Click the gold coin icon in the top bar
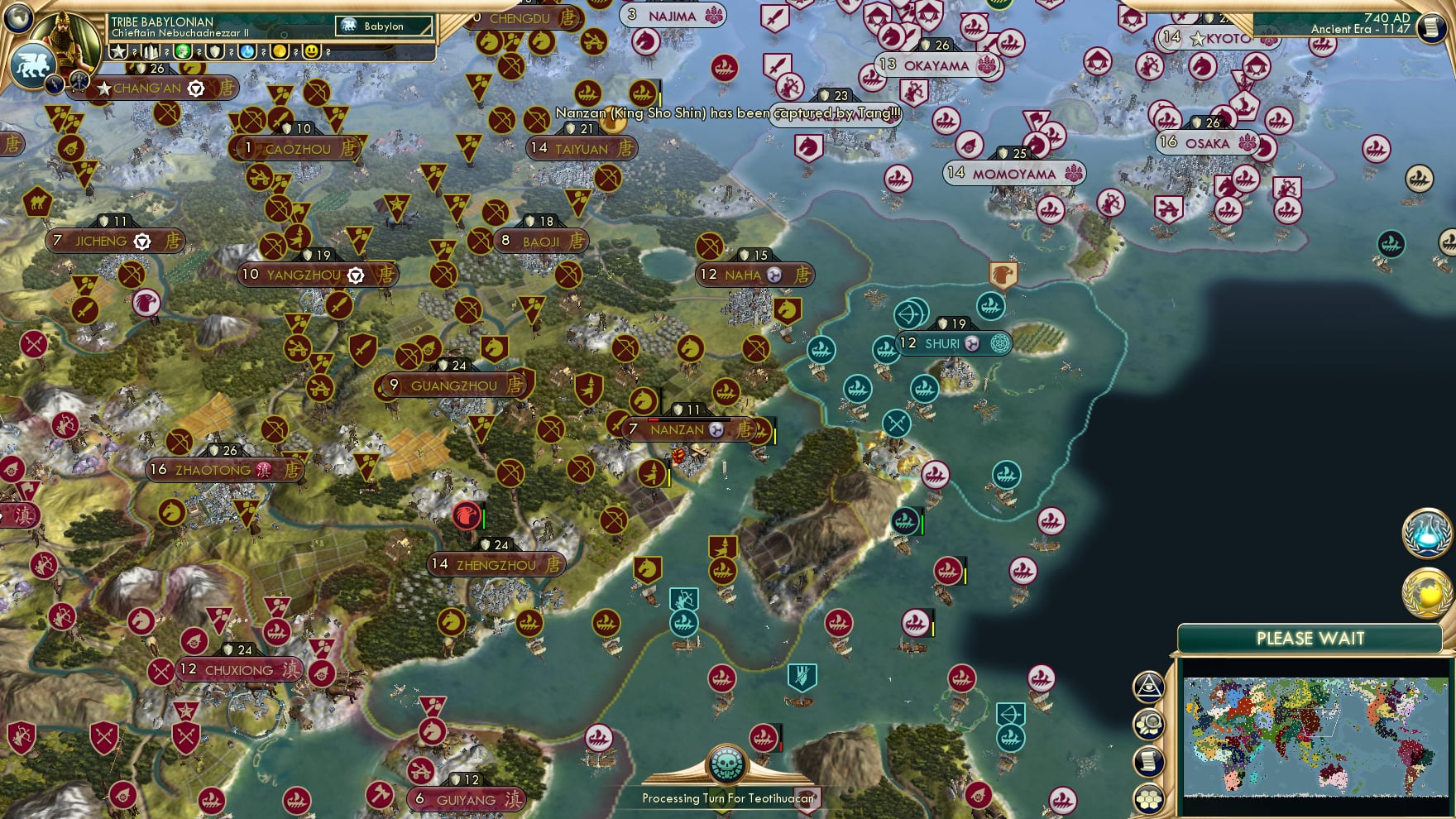Viewport: 1456px width, 819px height. tap(278, 51)
